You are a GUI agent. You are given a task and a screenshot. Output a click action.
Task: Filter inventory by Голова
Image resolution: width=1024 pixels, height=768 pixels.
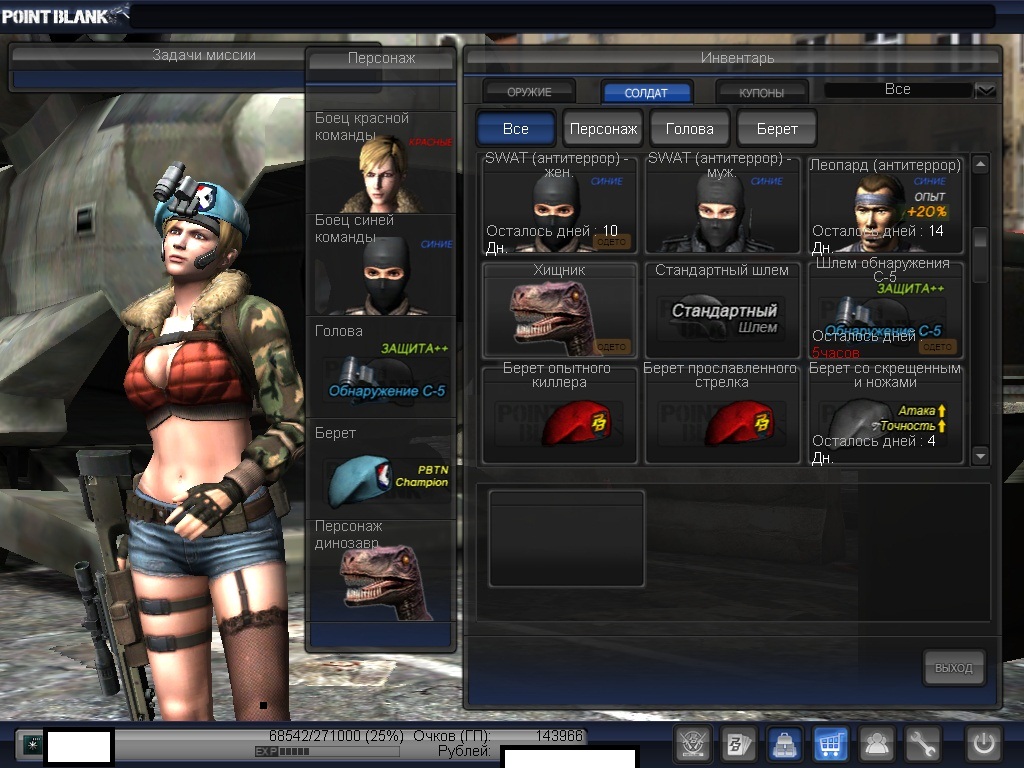[690, 129]
